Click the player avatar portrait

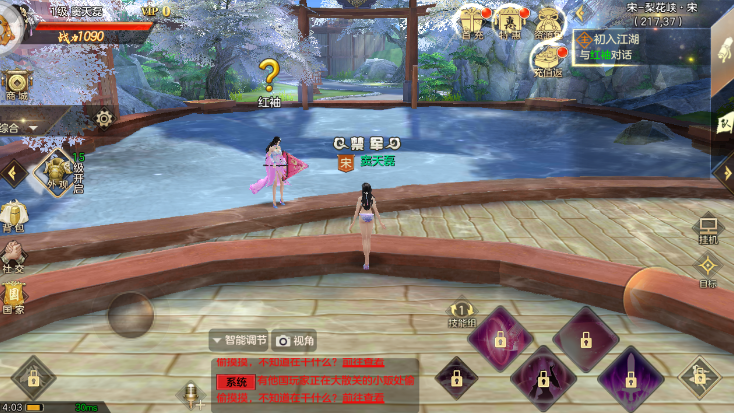[10, 22]
